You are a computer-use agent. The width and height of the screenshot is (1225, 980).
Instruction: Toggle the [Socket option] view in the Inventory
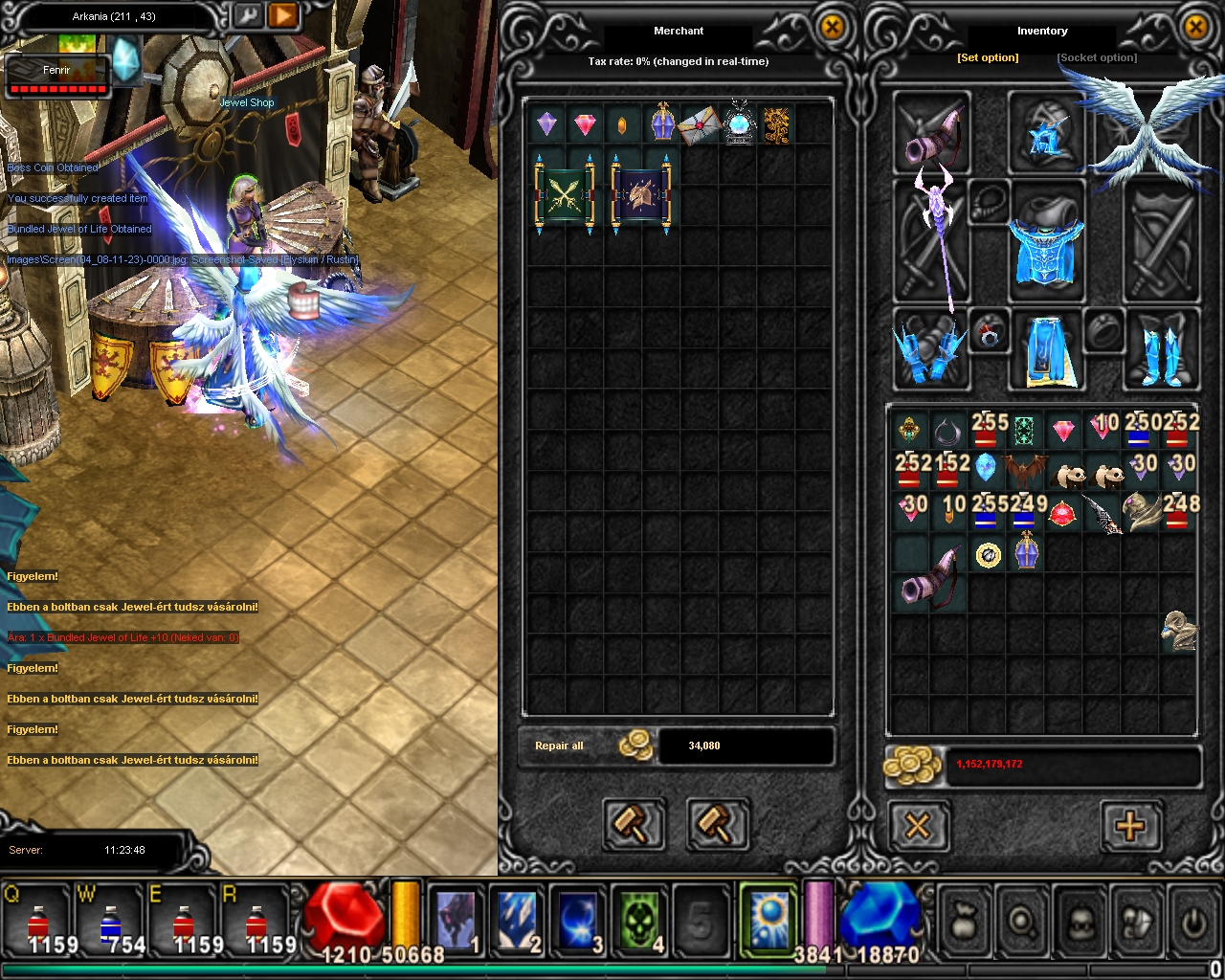coord(1097,57)
